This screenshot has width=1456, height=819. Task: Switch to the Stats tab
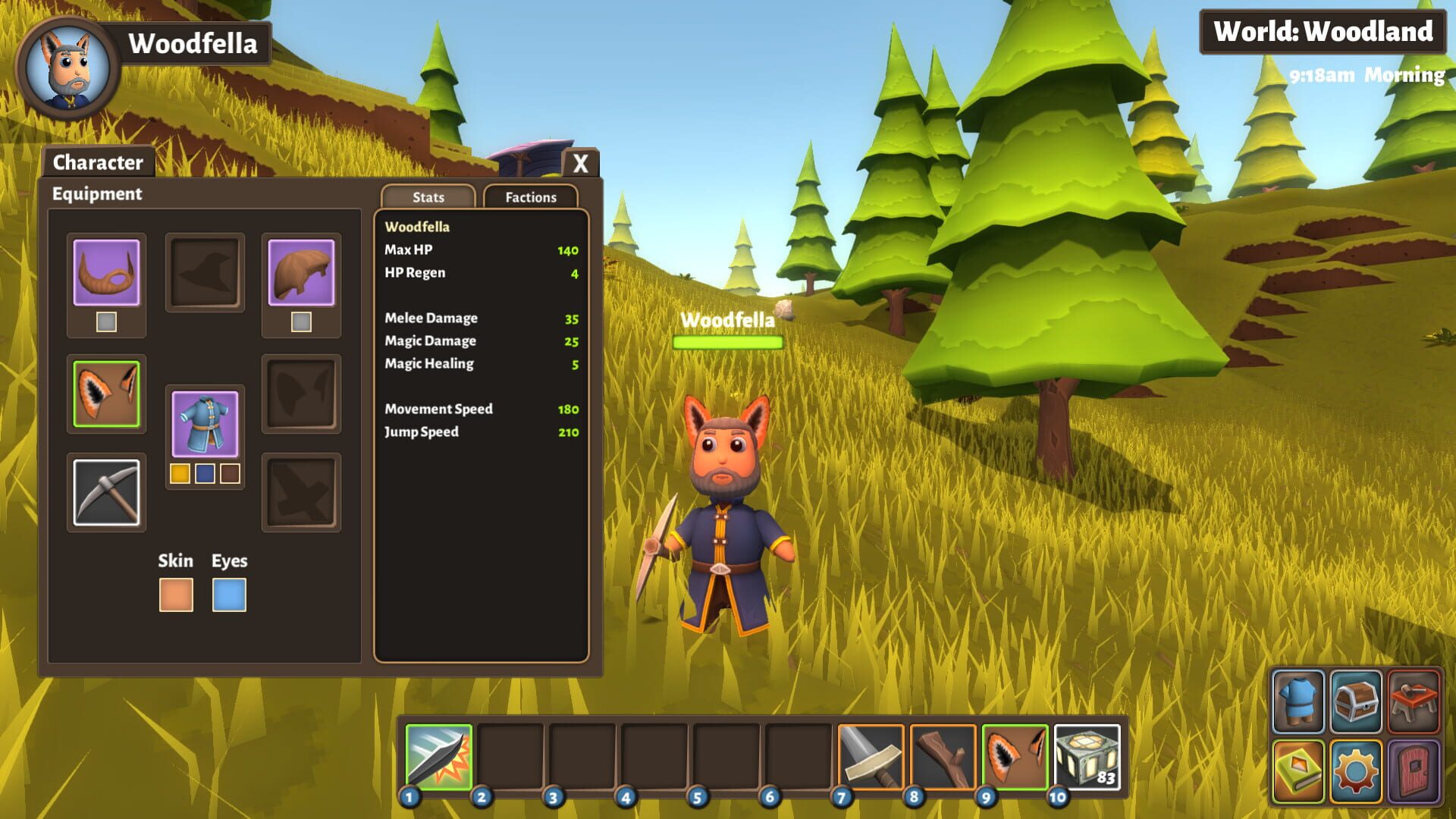(x=428, y=197)
